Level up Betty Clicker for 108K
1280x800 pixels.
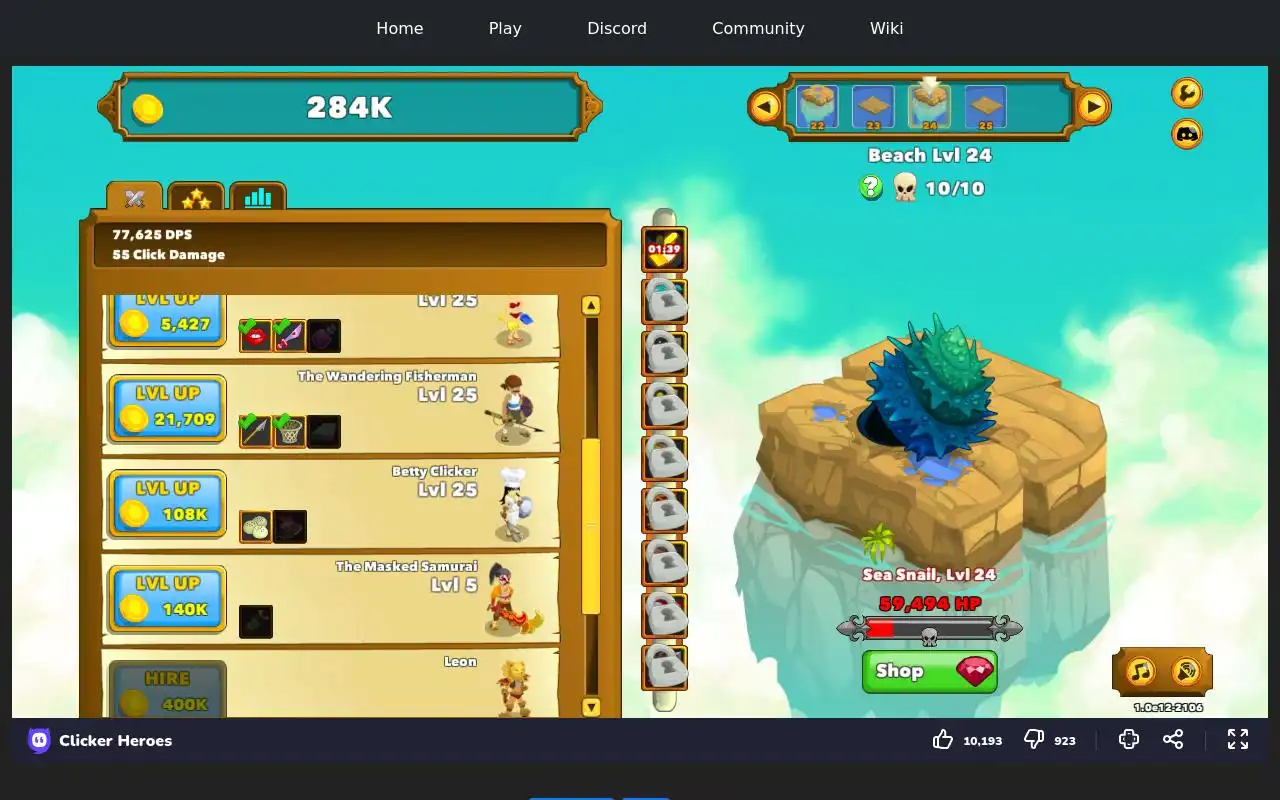click(167, 503)
